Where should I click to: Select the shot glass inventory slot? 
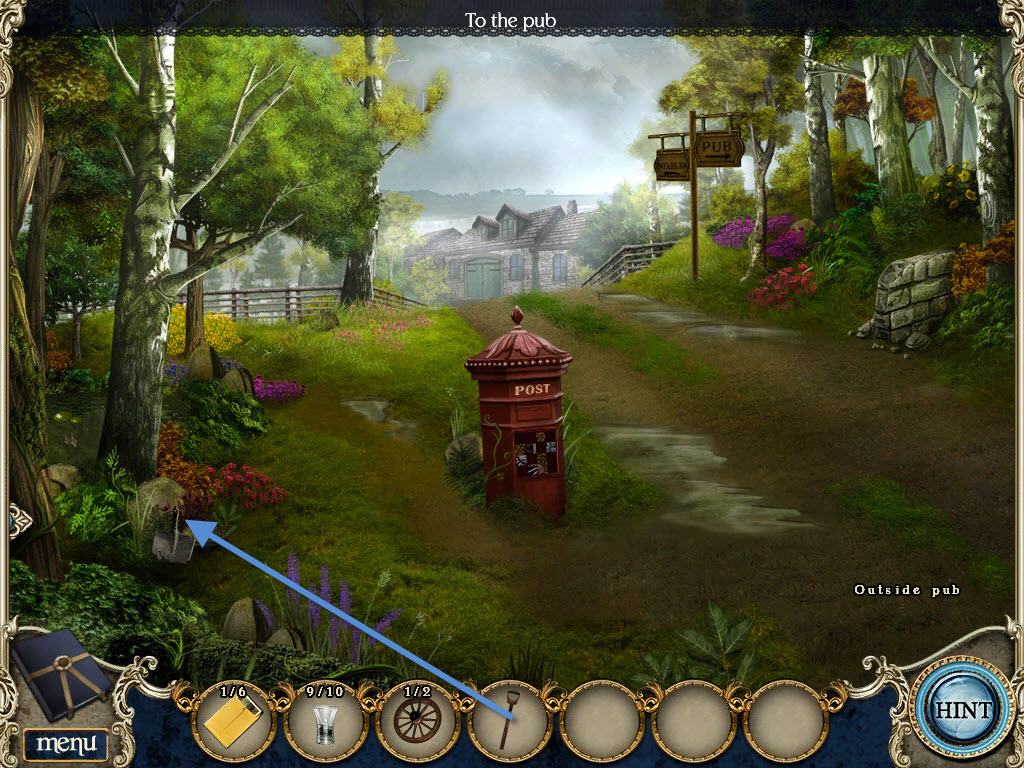click(325, 721)
